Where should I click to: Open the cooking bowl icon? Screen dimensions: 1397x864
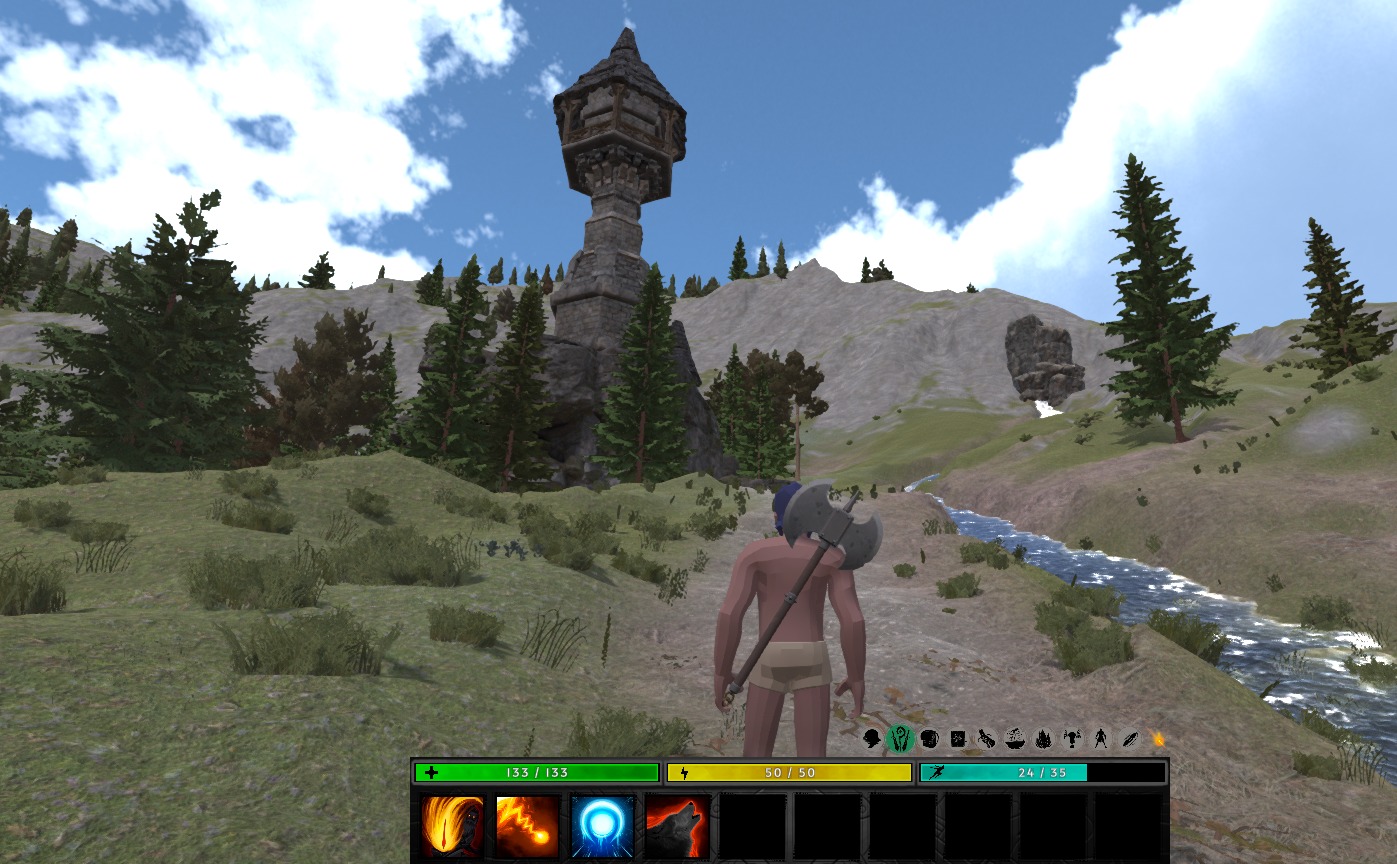tap(1014, 739)
